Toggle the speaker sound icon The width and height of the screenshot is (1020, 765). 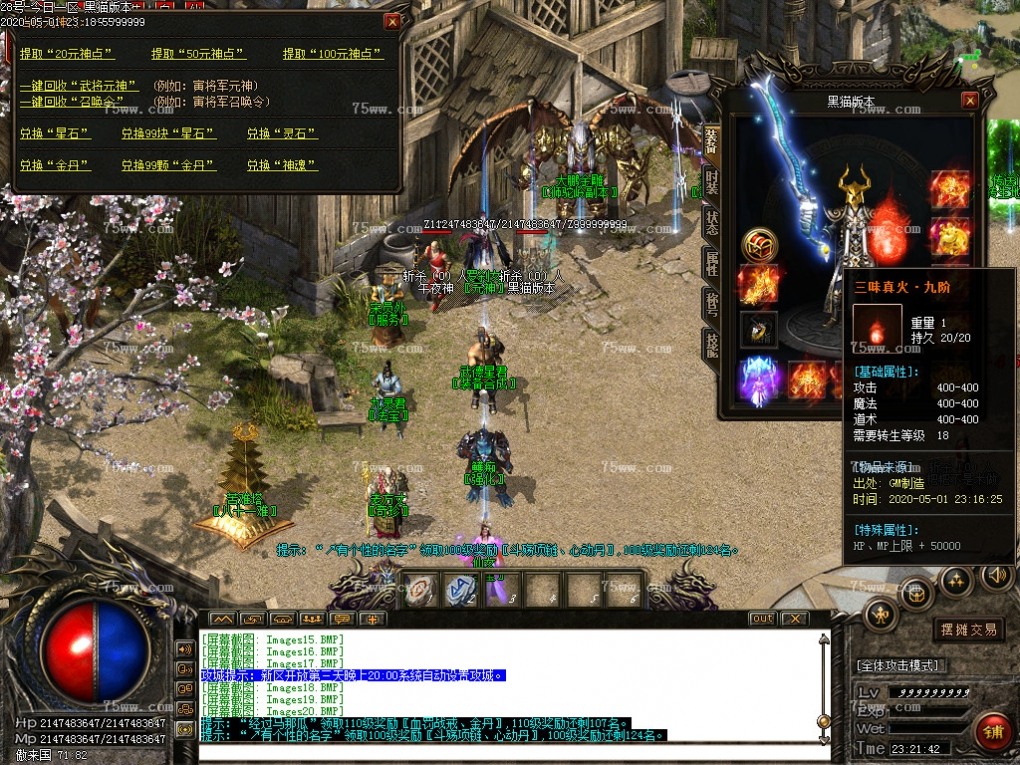[995, 575]
